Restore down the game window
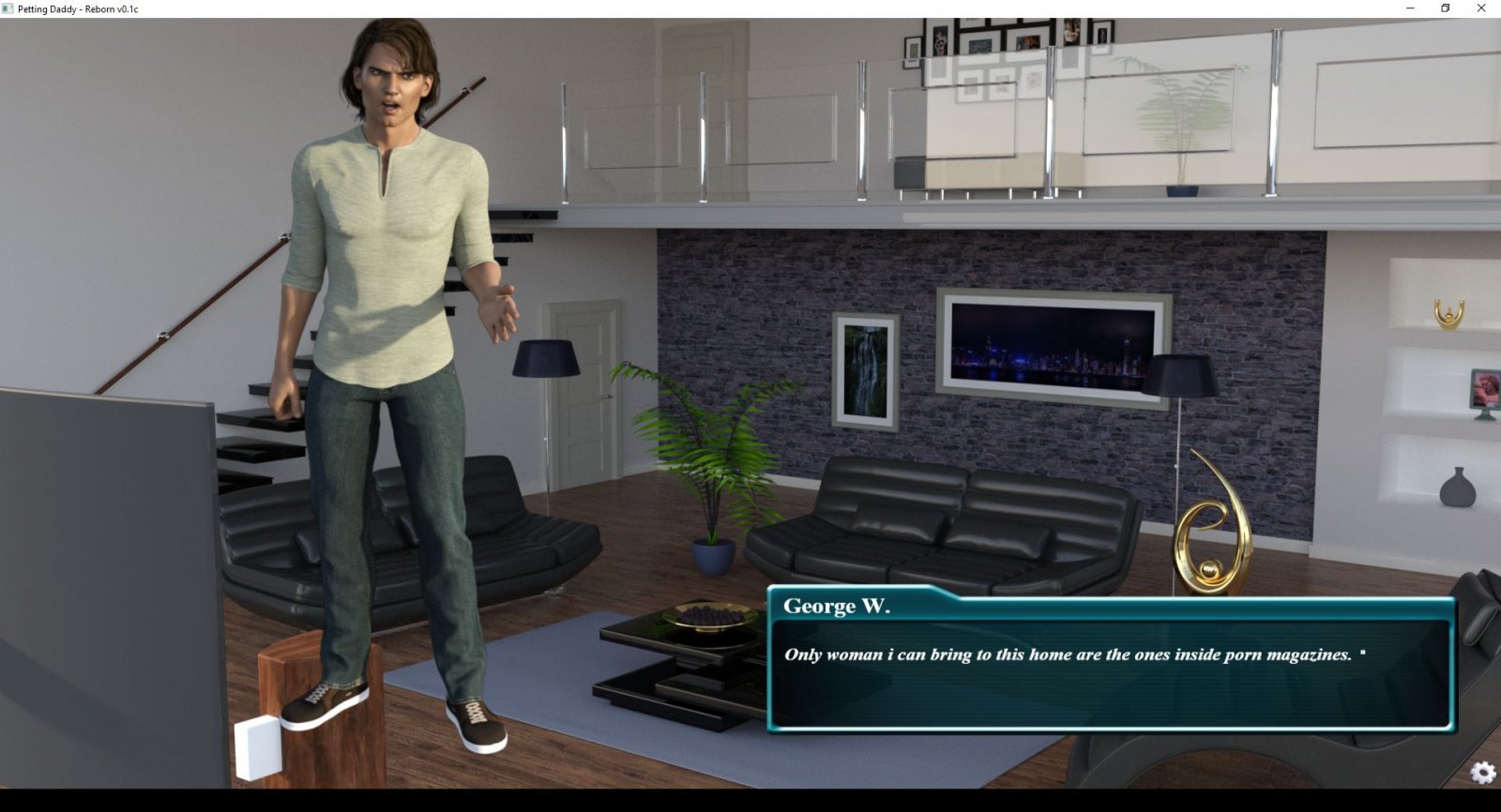Image resolution: width=1501 pixels, height=812 pixels. [x=1446, y=8]
